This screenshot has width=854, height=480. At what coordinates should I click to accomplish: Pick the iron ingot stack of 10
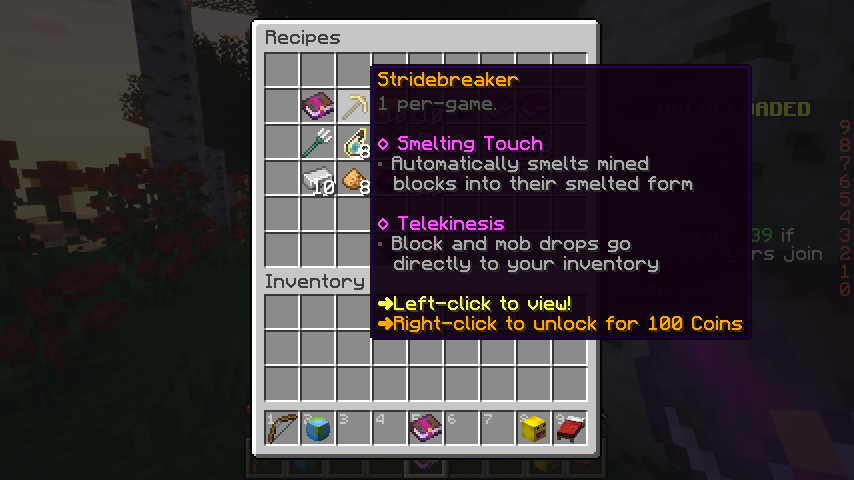click(x=318, y=179)
